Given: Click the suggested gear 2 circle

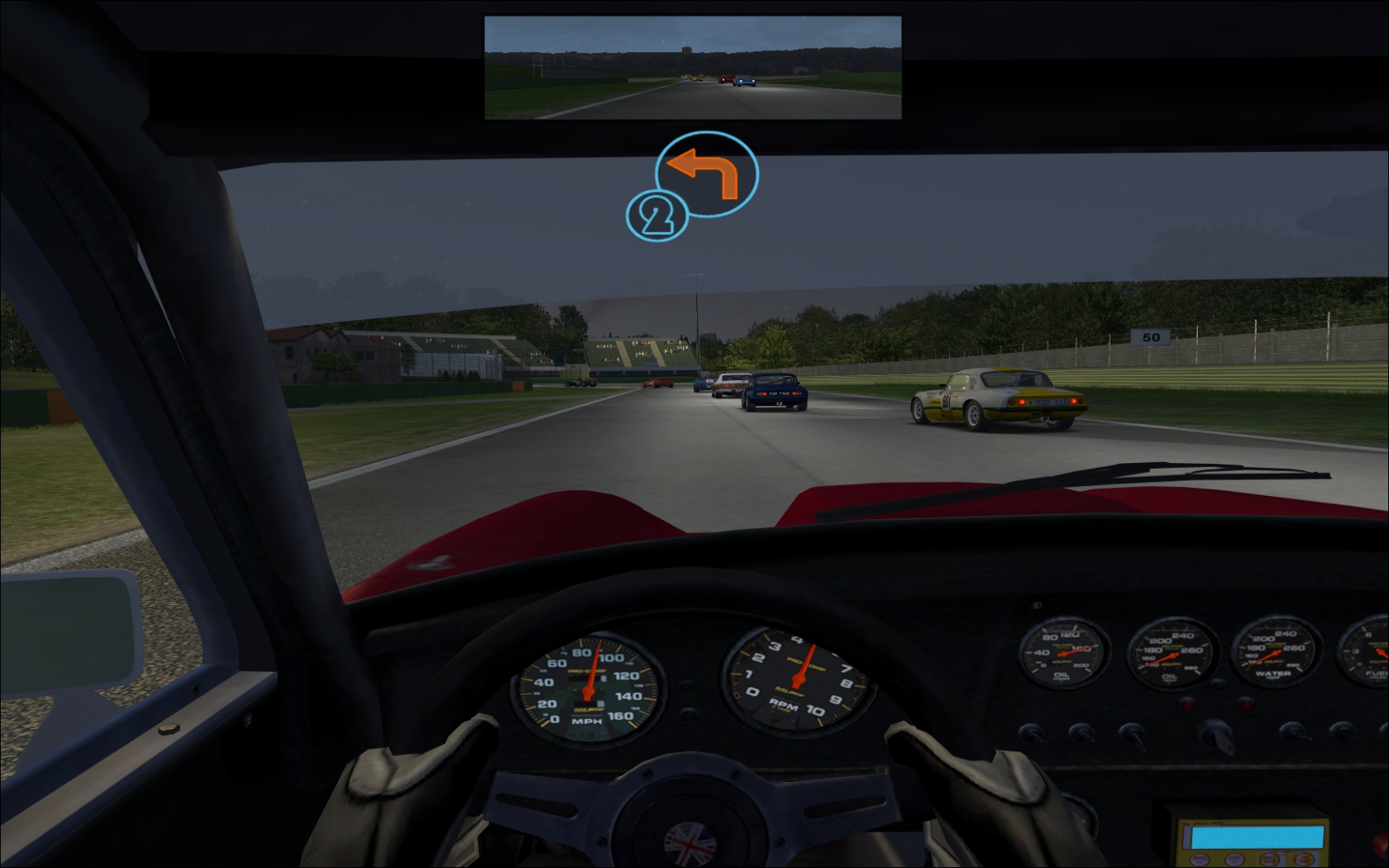Looking at the screenshot, I should point(656,217).
